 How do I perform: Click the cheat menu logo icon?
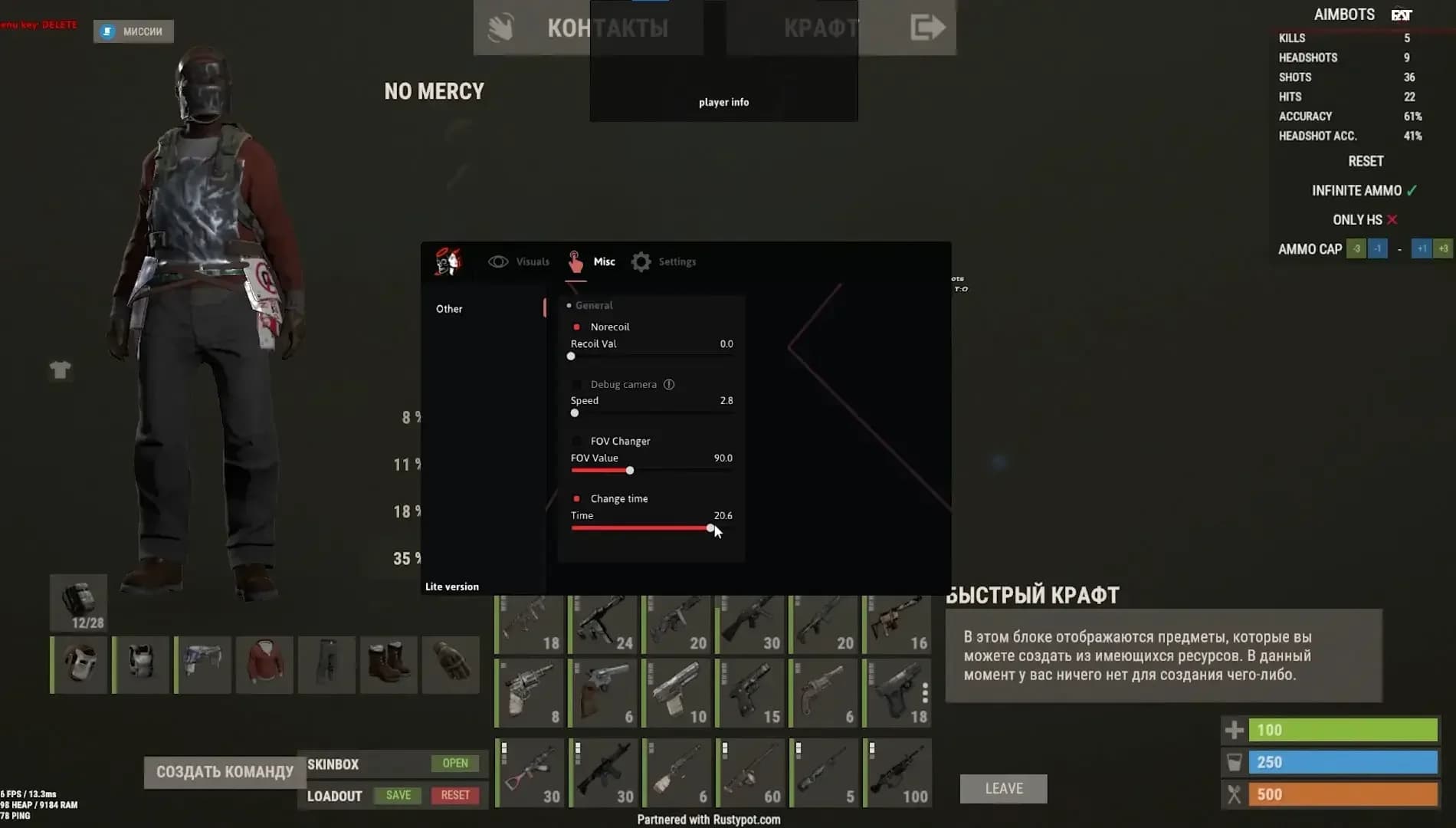tap(448, 261)
